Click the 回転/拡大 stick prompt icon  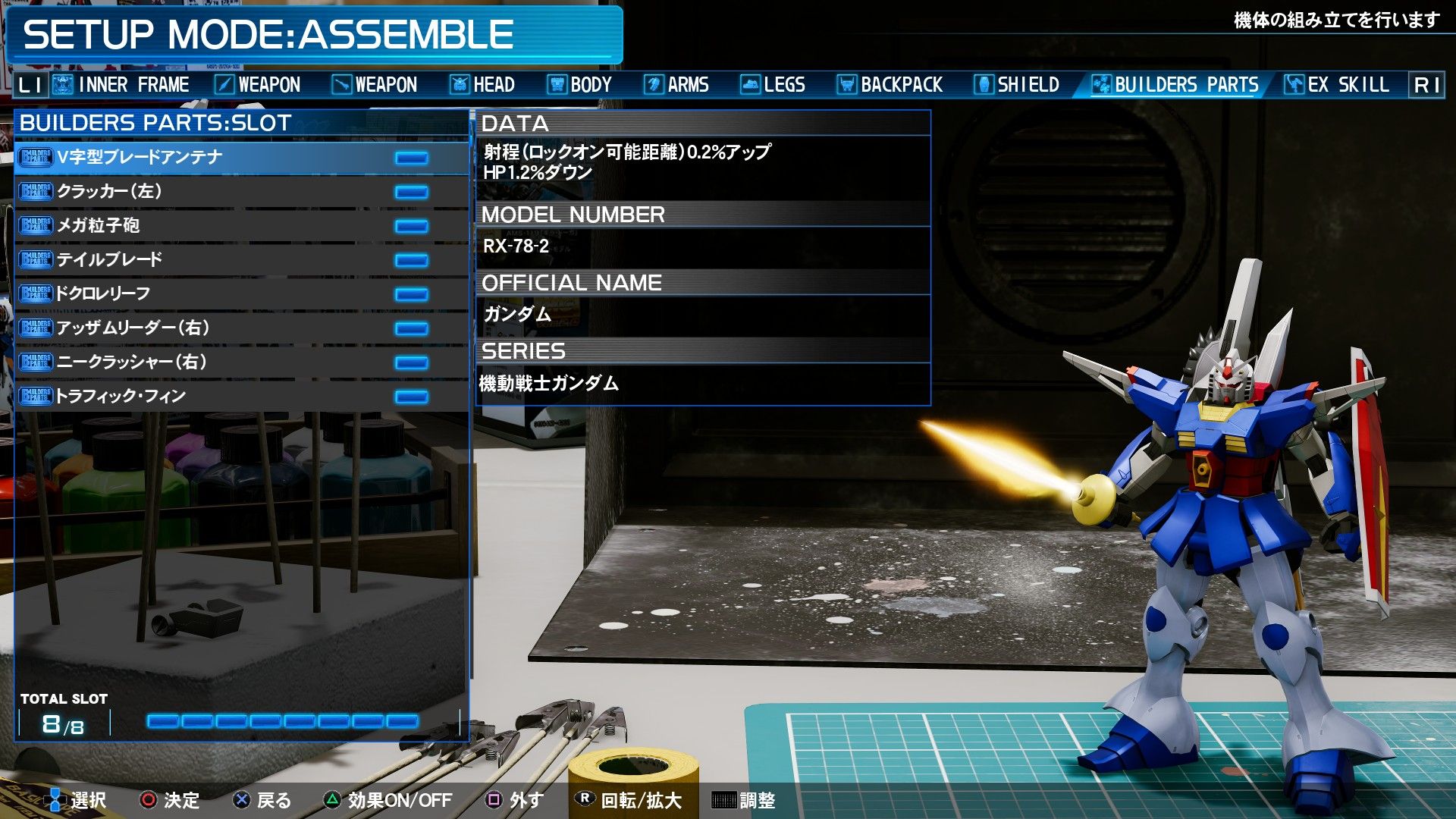585,799
